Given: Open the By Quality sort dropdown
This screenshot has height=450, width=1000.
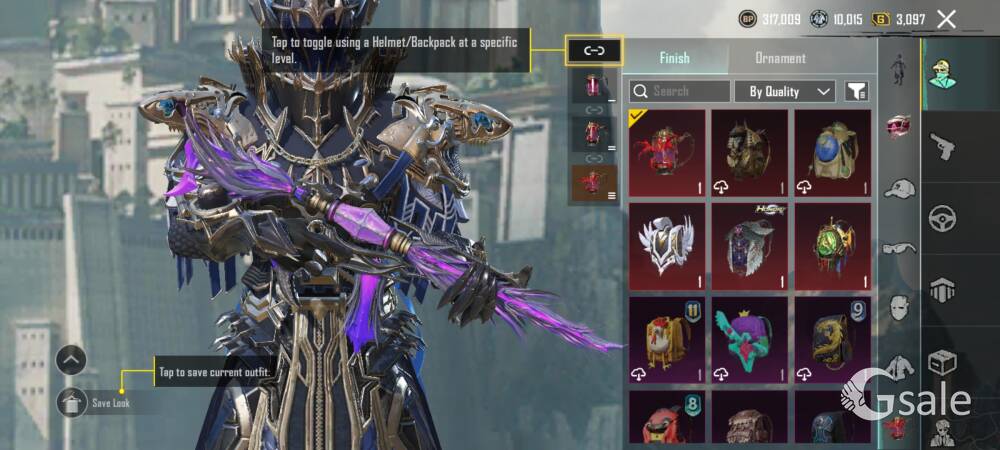Looking at the screenshot, I should [785, 91].
